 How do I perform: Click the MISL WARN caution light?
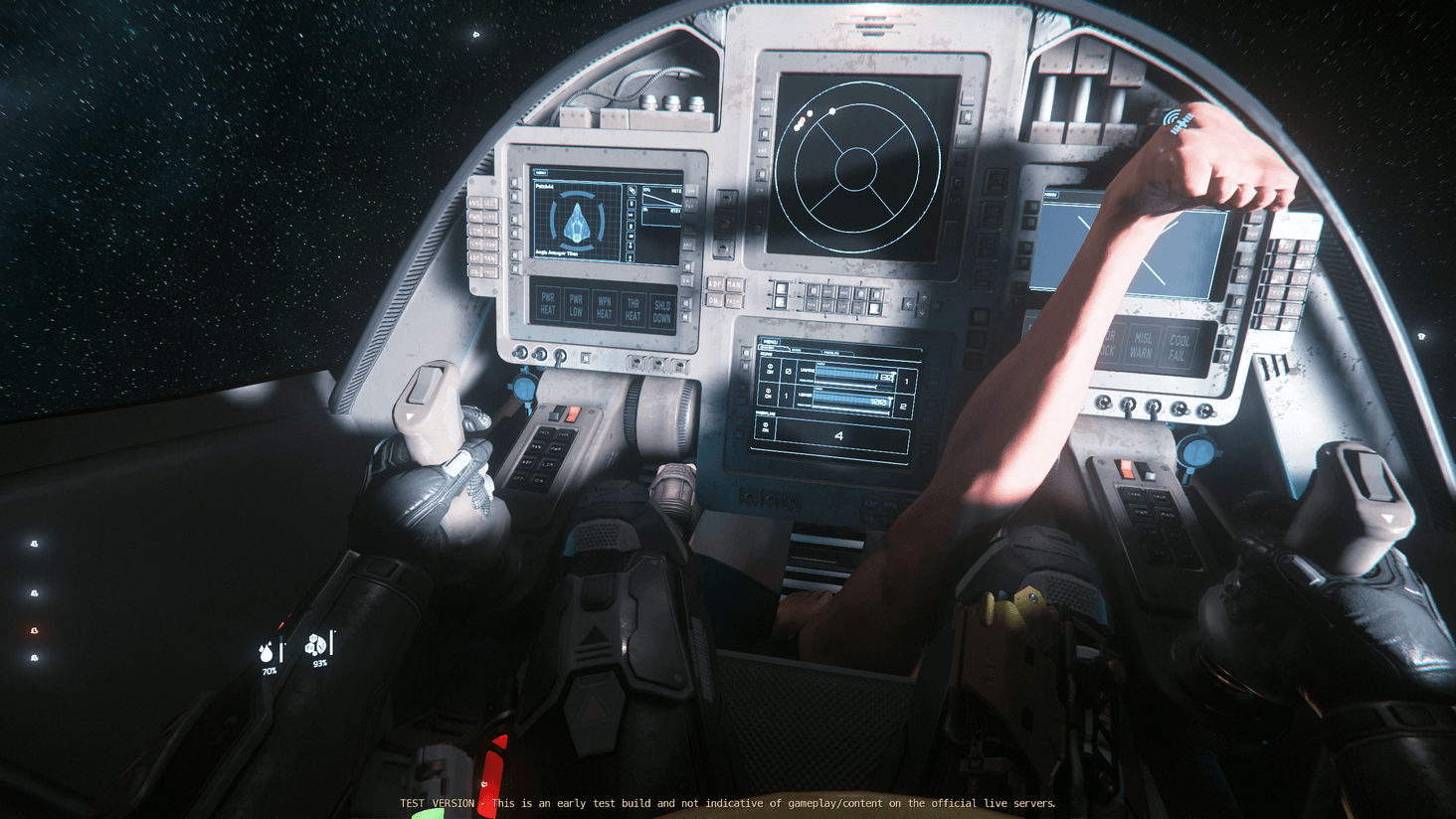(1141, 345)
